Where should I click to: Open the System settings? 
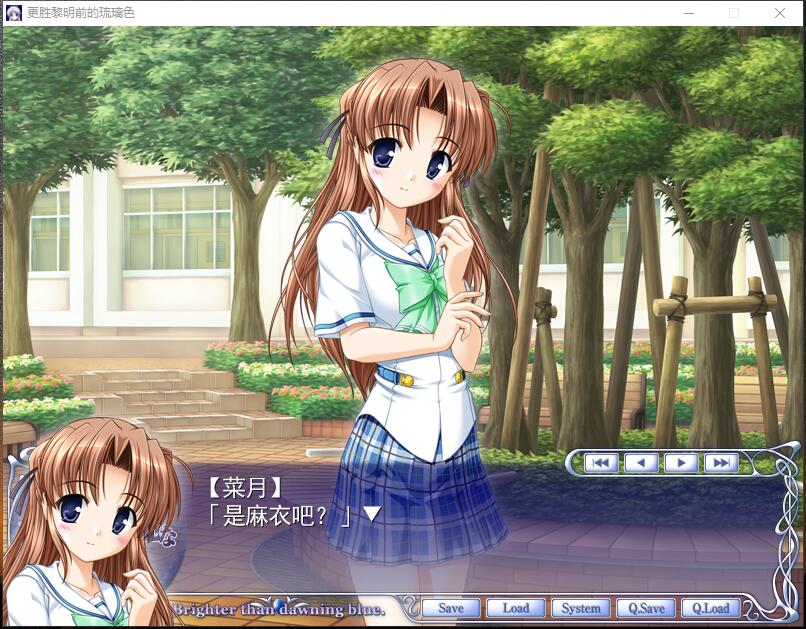[580, 608]
